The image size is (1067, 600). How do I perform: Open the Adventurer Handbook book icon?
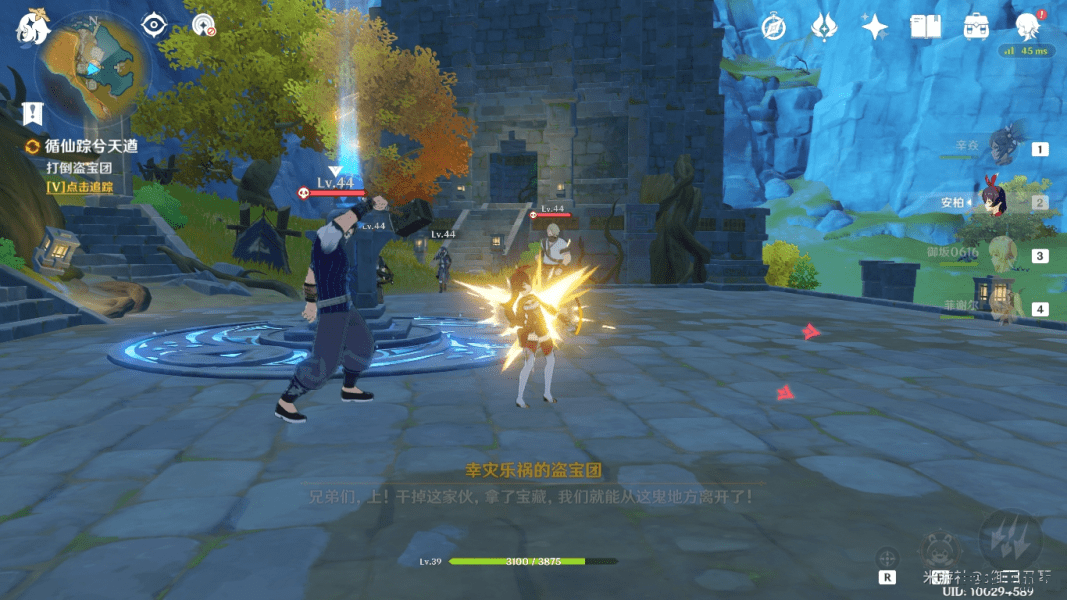point(926,27)
